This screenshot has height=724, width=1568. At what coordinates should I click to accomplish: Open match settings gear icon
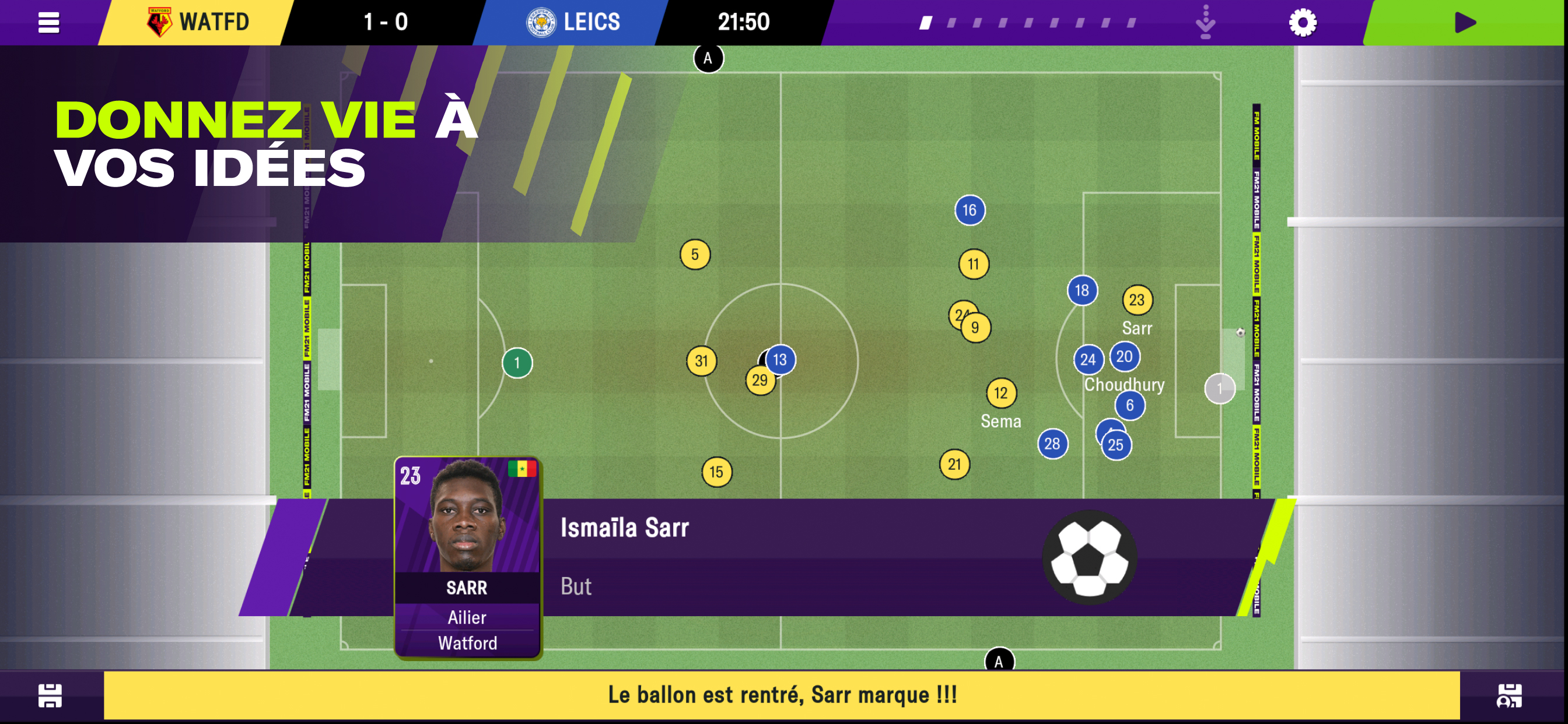click(x=1302, y=23)
